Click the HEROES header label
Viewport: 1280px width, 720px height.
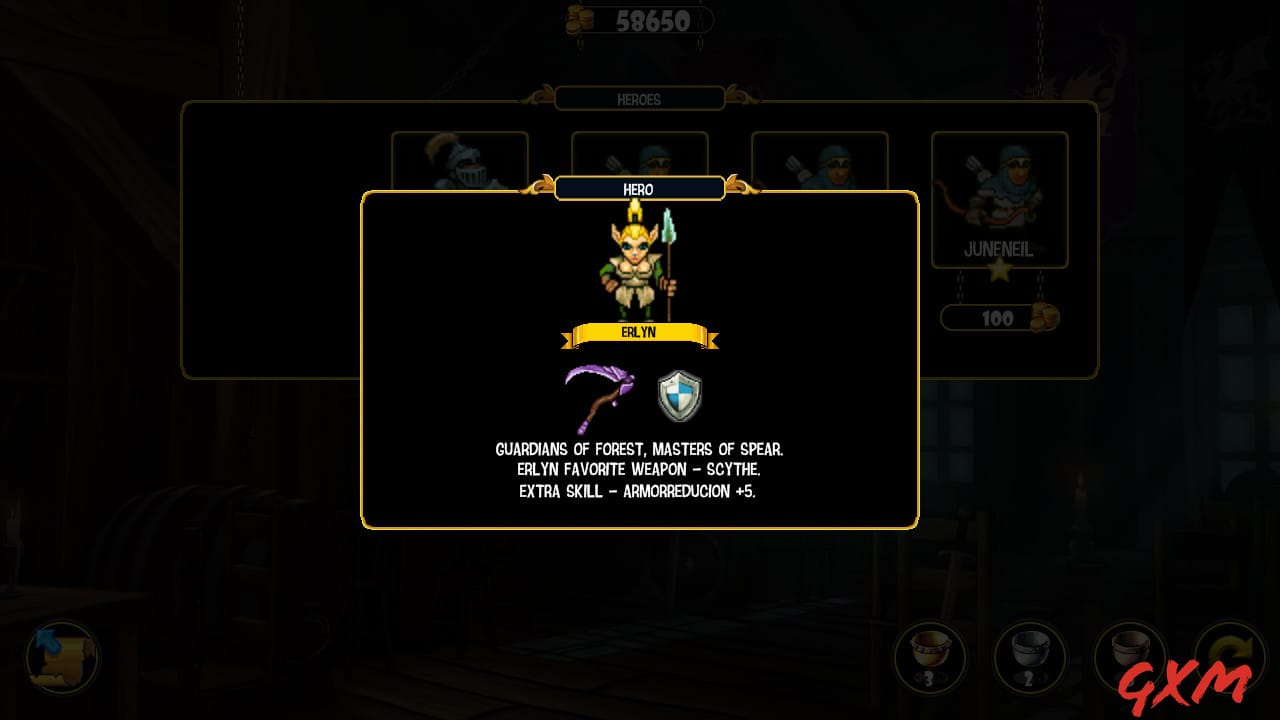pos(640,99)
